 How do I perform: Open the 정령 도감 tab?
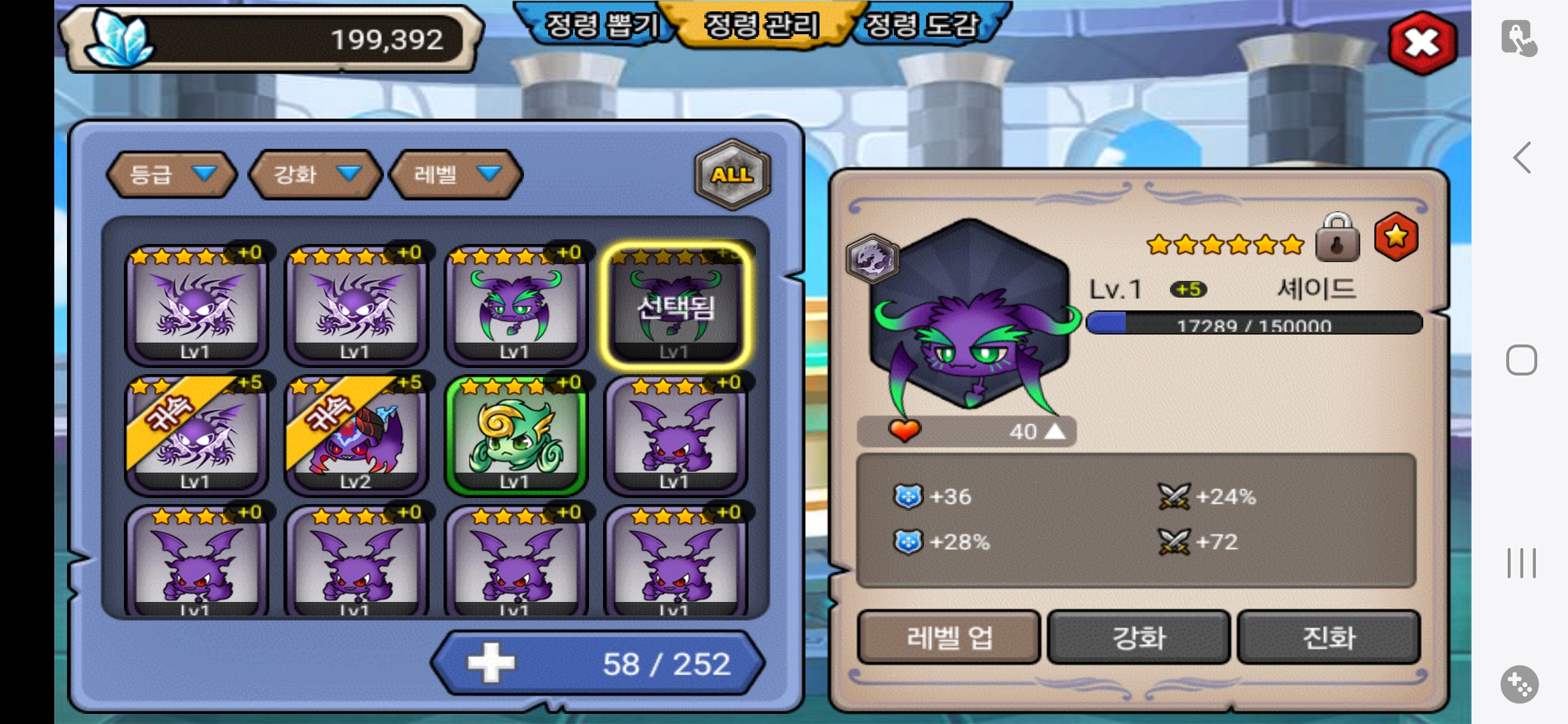pos(922,25)
